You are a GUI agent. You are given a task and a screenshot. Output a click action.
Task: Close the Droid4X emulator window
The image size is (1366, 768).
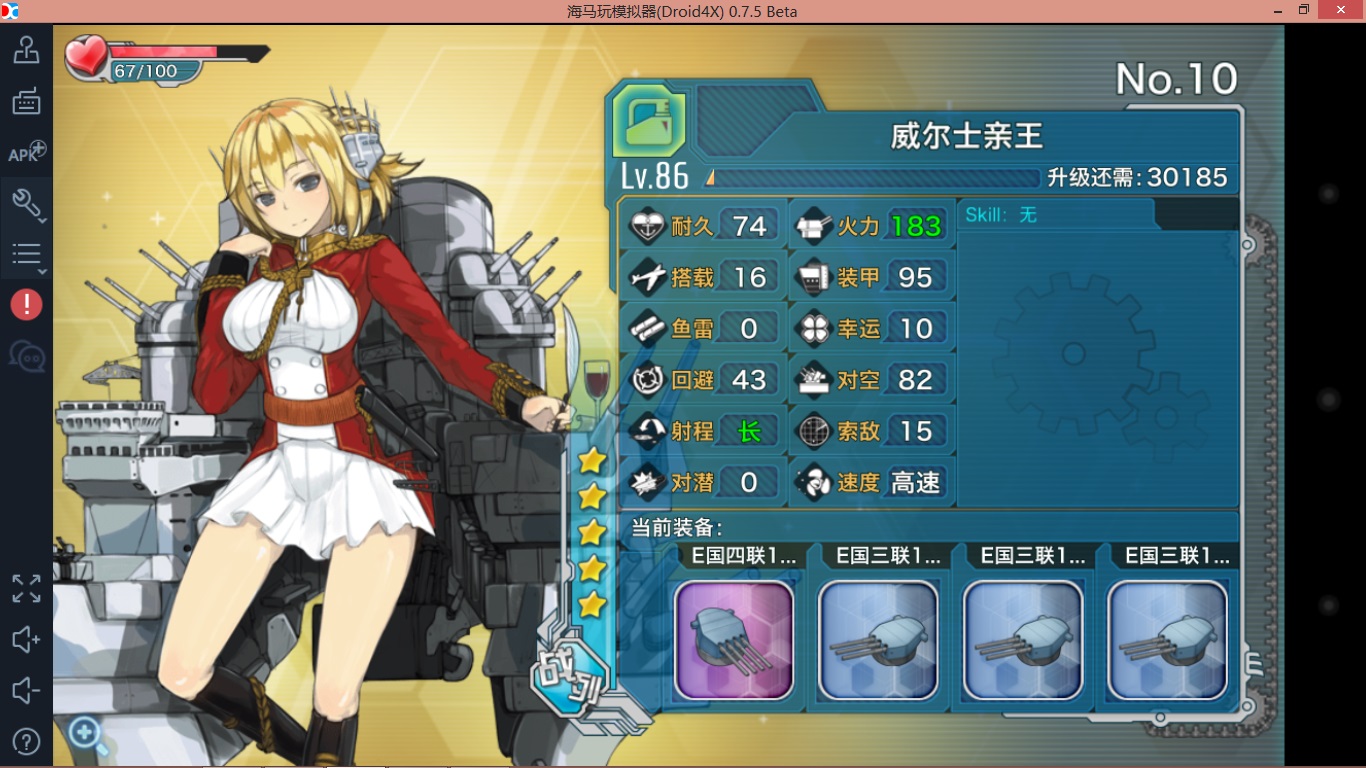pos(1340,11)
